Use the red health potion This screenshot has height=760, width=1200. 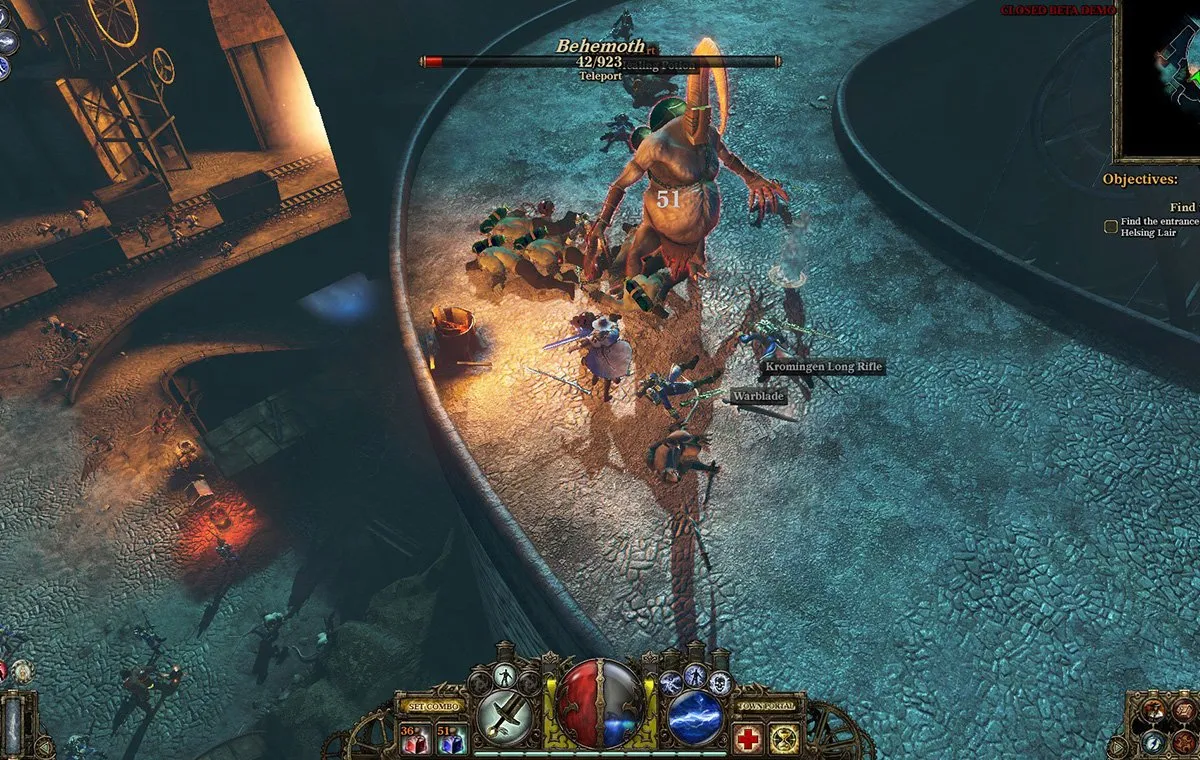tap(411, 738)
